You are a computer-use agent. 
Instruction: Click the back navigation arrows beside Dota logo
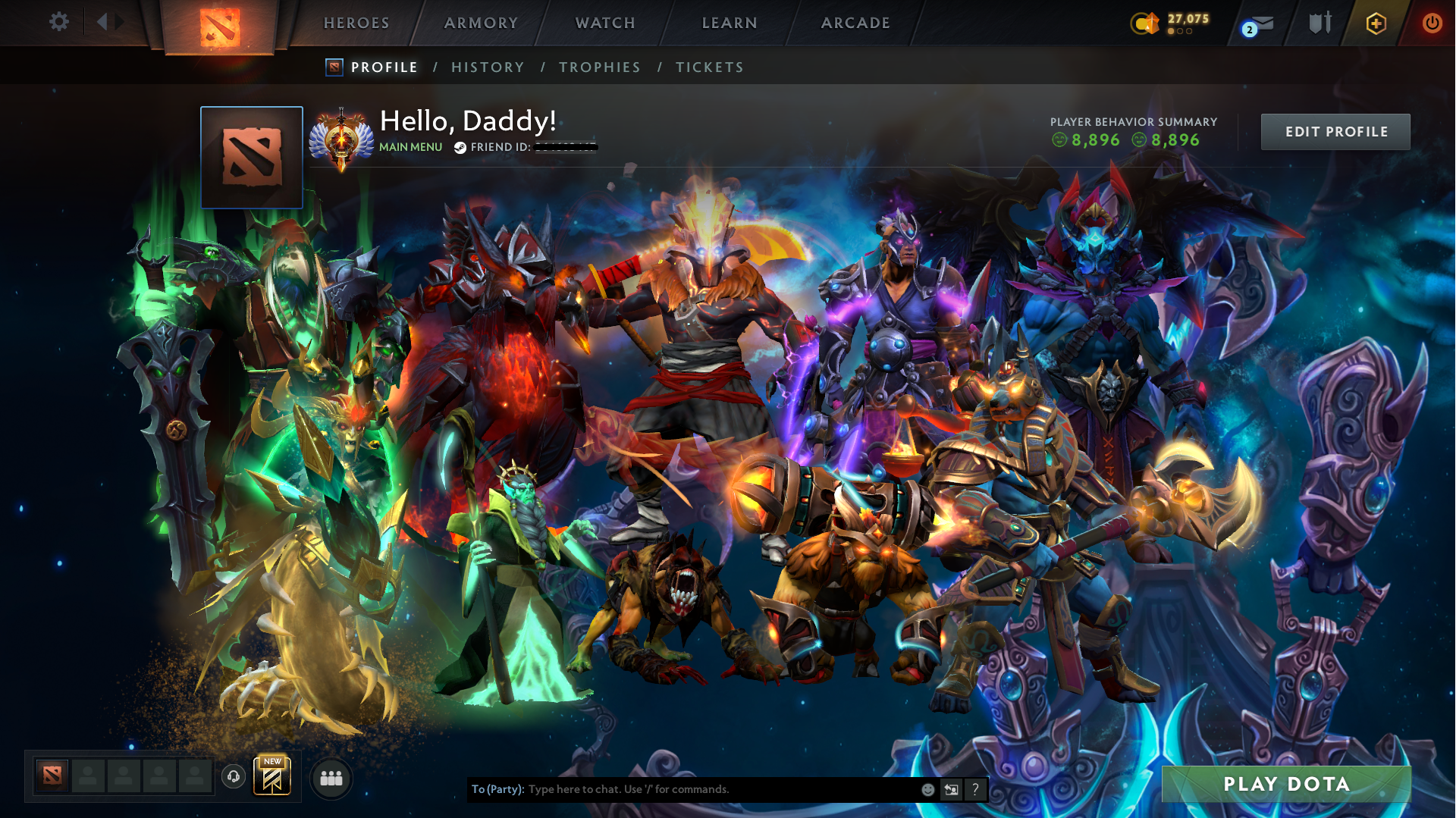(108, 21)
